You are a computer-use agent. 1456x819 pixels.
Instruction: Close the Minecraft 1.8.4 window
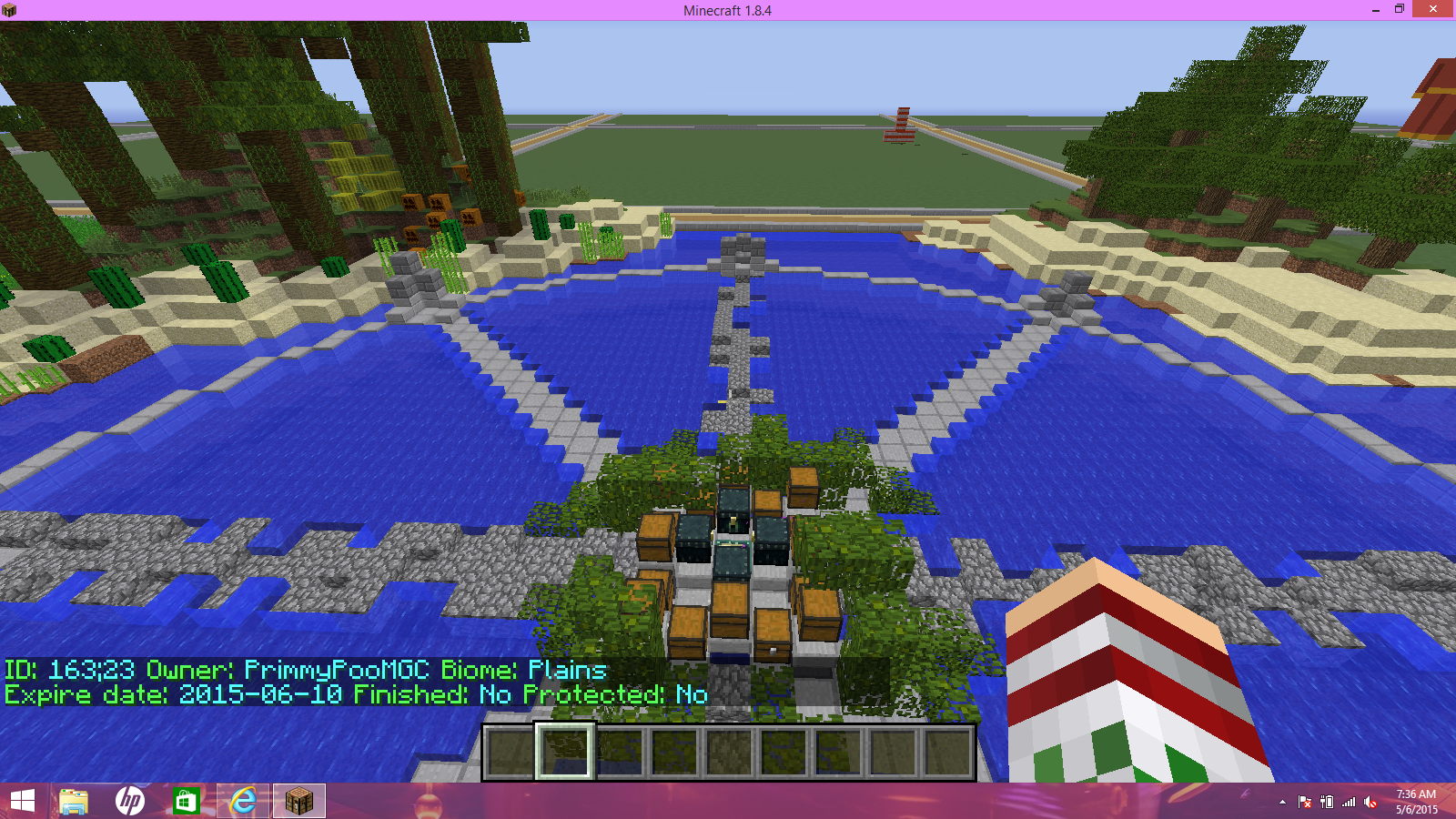coord(1433,9)
